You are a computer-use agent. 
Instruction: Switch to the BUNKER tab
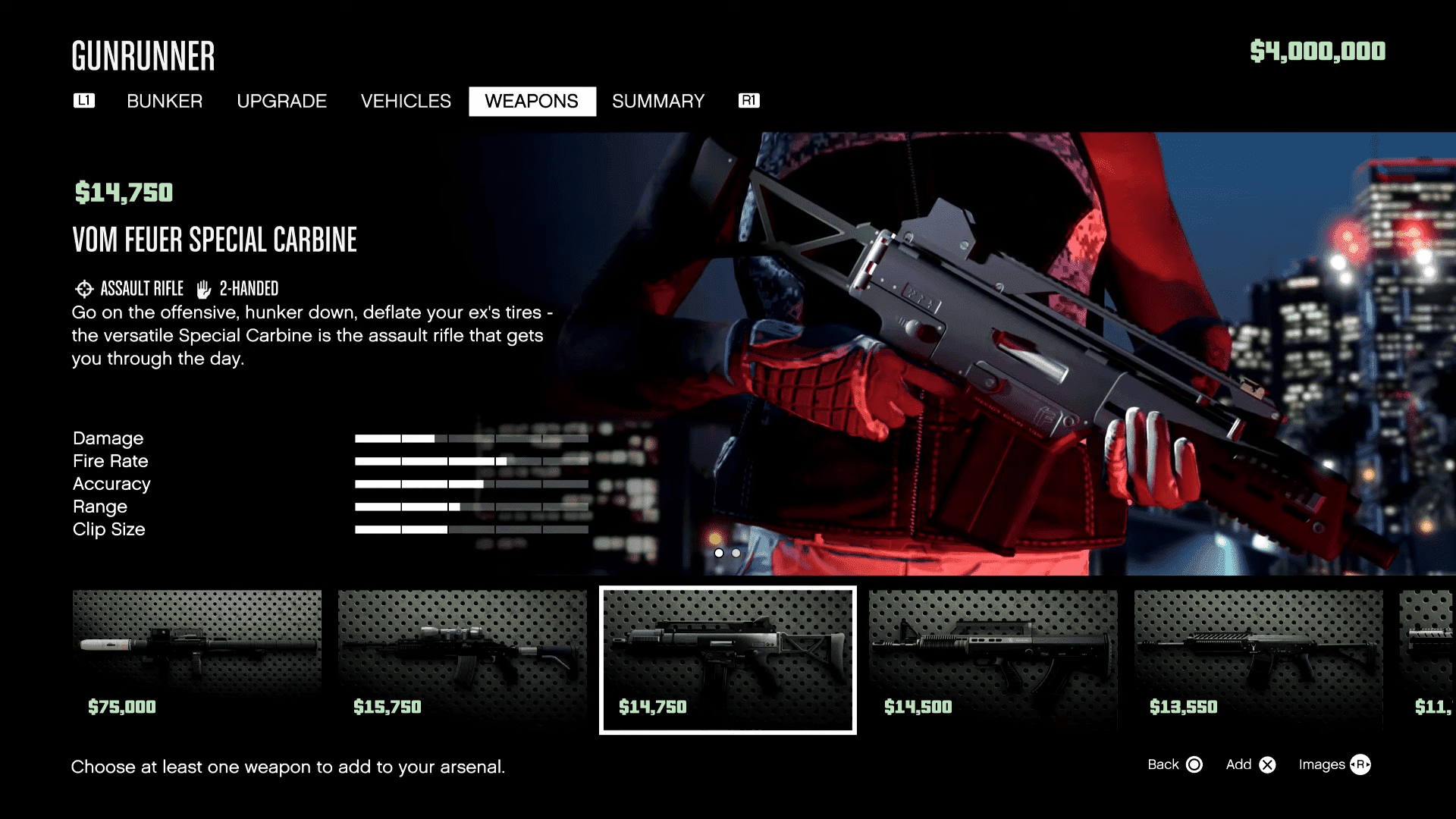[165, 101]
